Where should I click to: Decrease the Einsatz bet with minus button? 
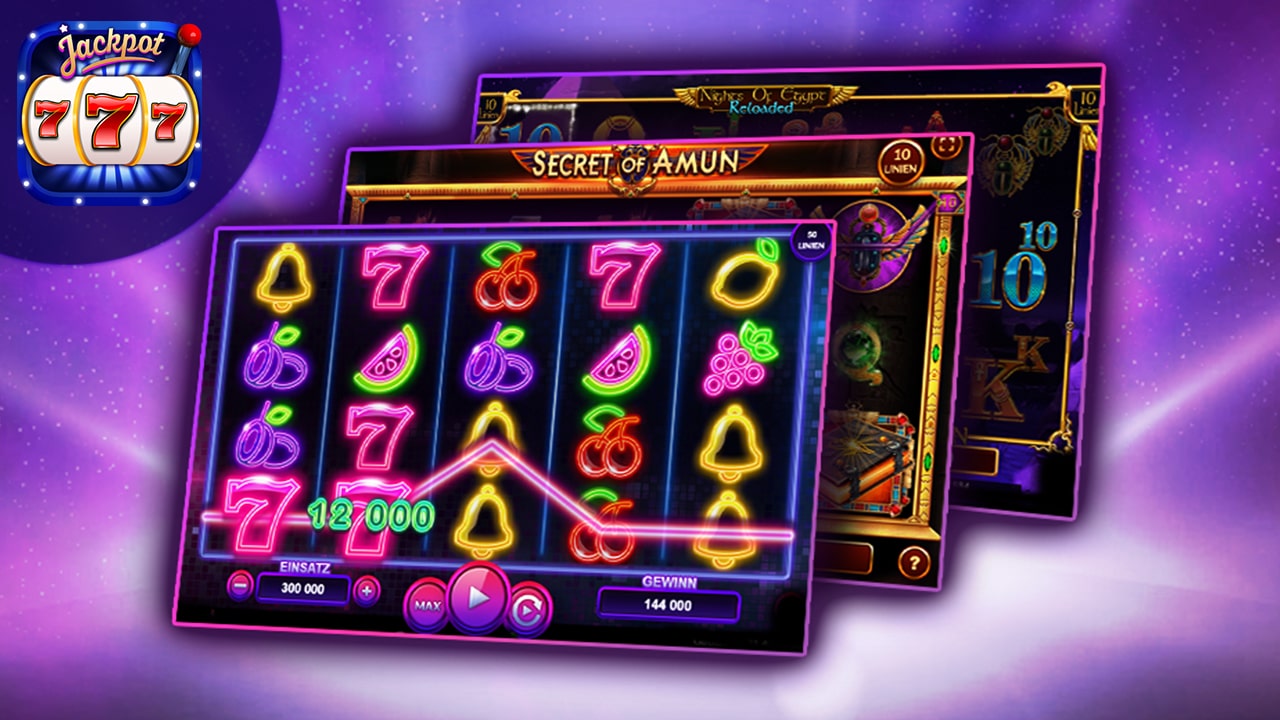[240, 586]
